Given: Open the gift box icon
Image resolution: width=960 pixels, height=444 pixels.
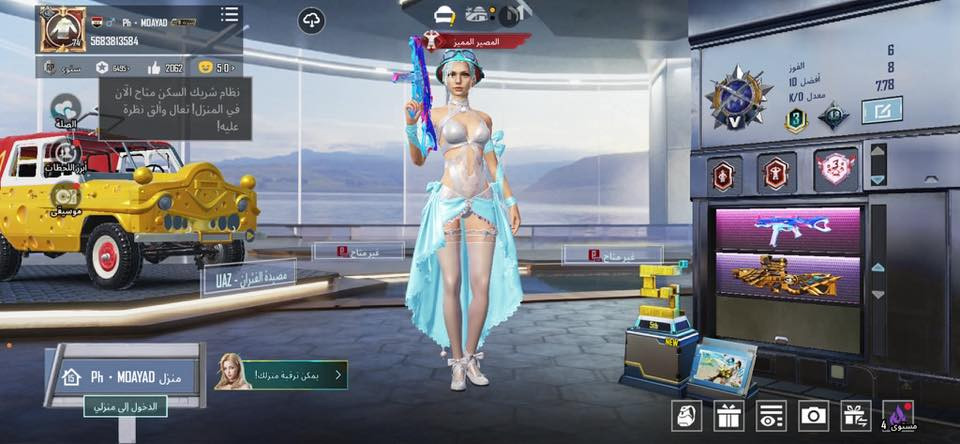Looking at the screenshot, I should click(x=728, y=415).
